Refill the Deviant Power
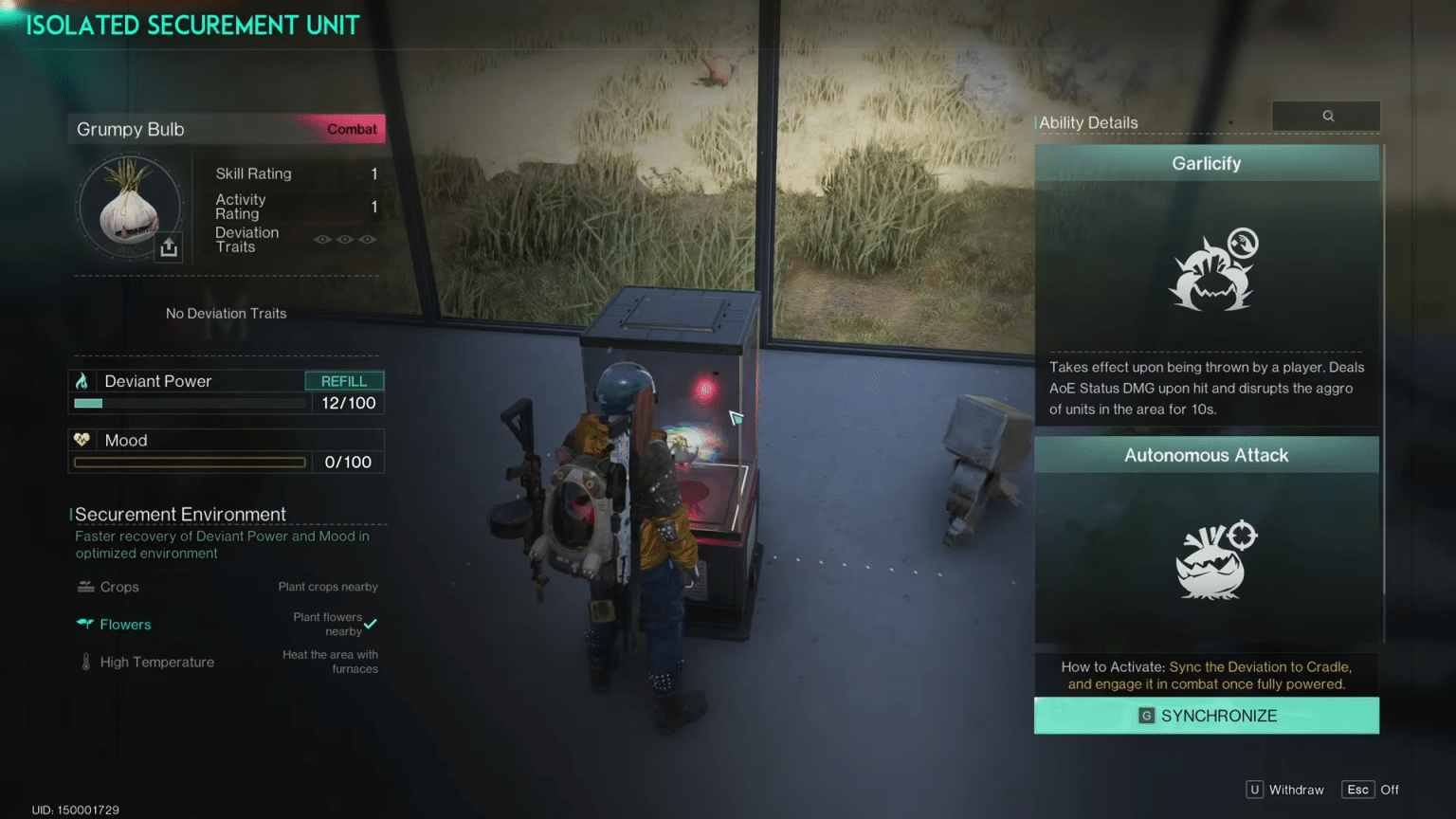Viewport: 1456px width, 819px height. click(344, 381)
